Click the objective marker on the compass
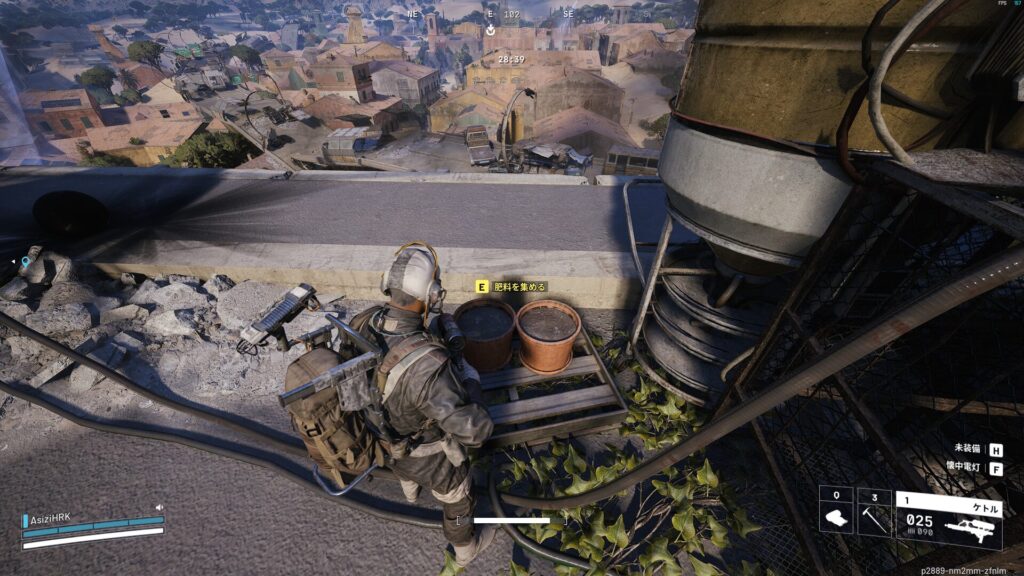The image size is (1024, 576). (x=490, y=31)
